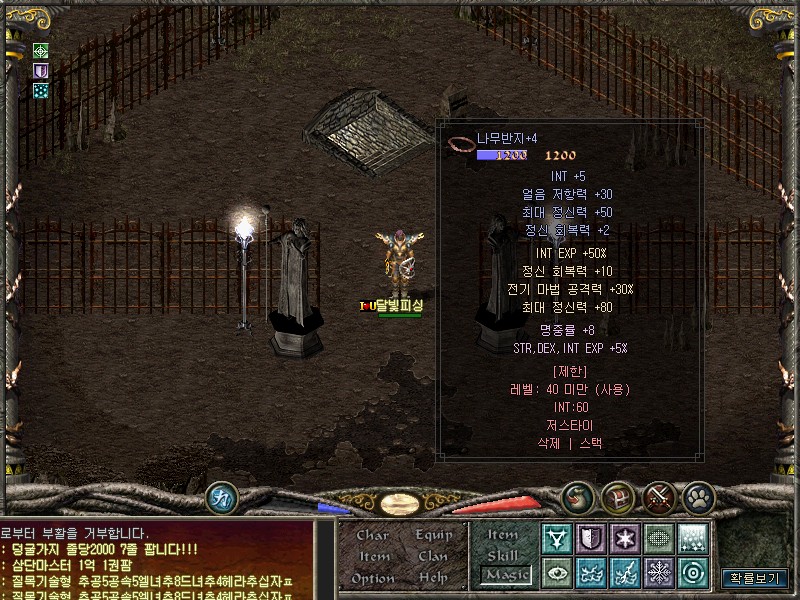Open the Equip menu
Image resolution: width=800 pixels, height=600 pixels.
[x=434, y=535]
